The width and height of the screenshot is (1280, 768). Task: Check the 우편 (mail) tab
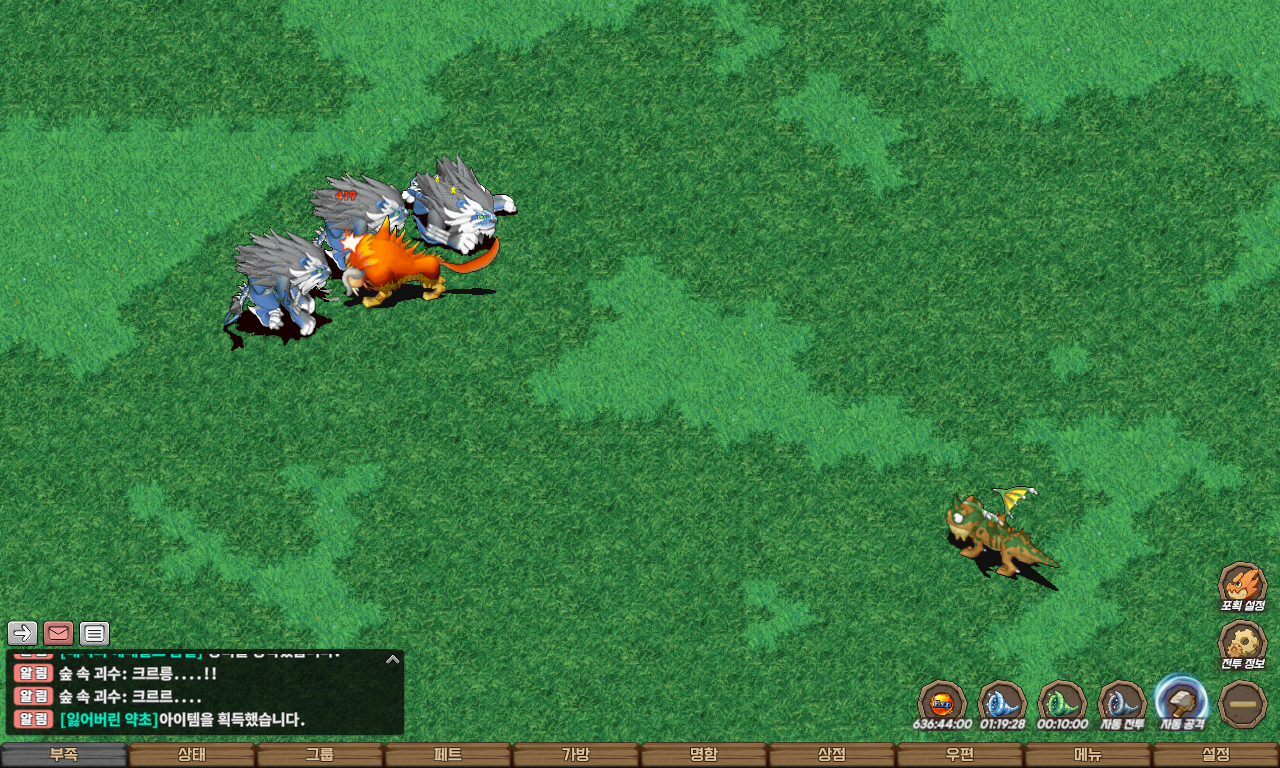[x=960, y=755]
